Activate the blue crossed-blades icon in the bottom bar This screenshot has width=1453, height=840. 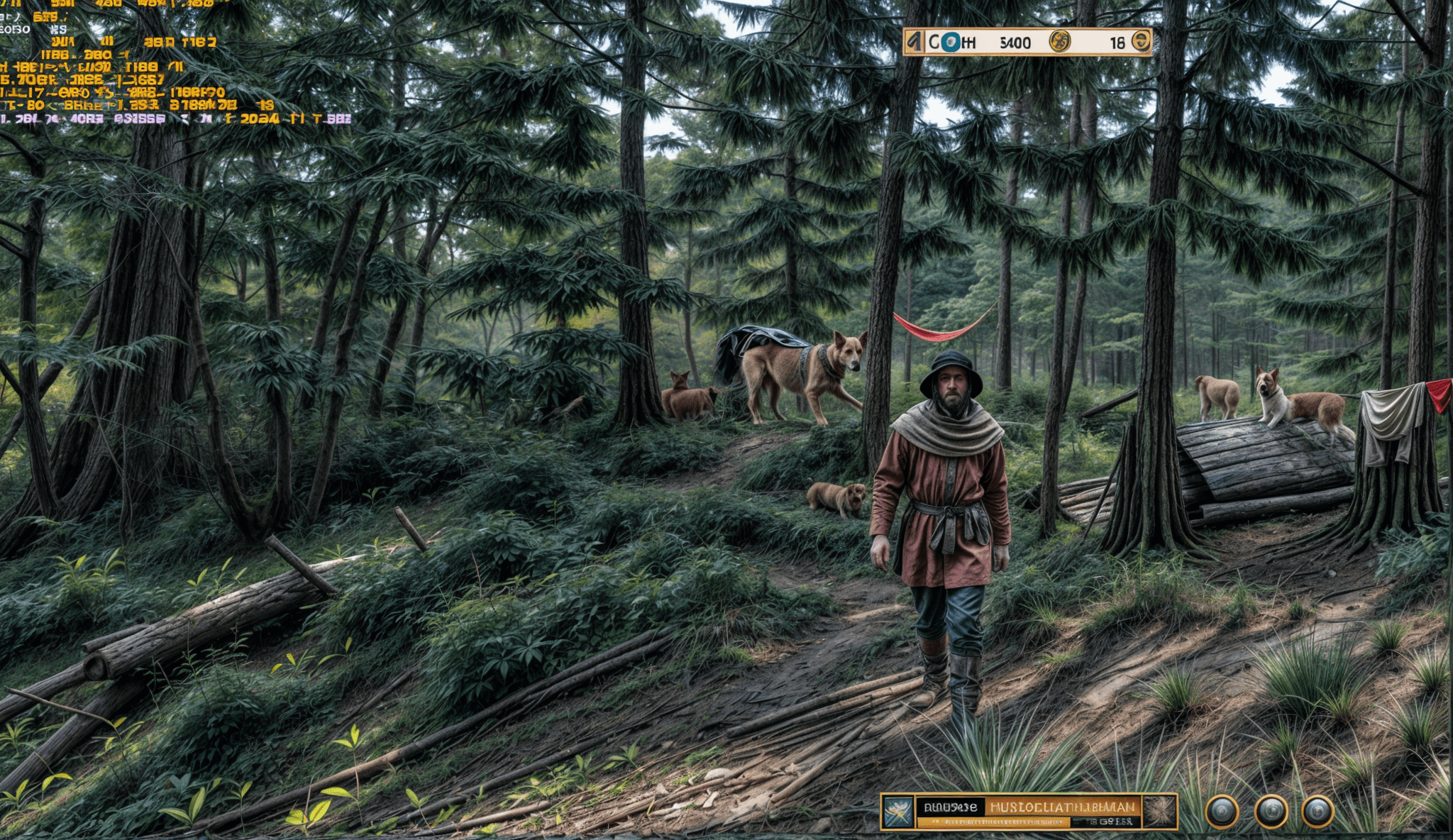click(x=898, y=812)
